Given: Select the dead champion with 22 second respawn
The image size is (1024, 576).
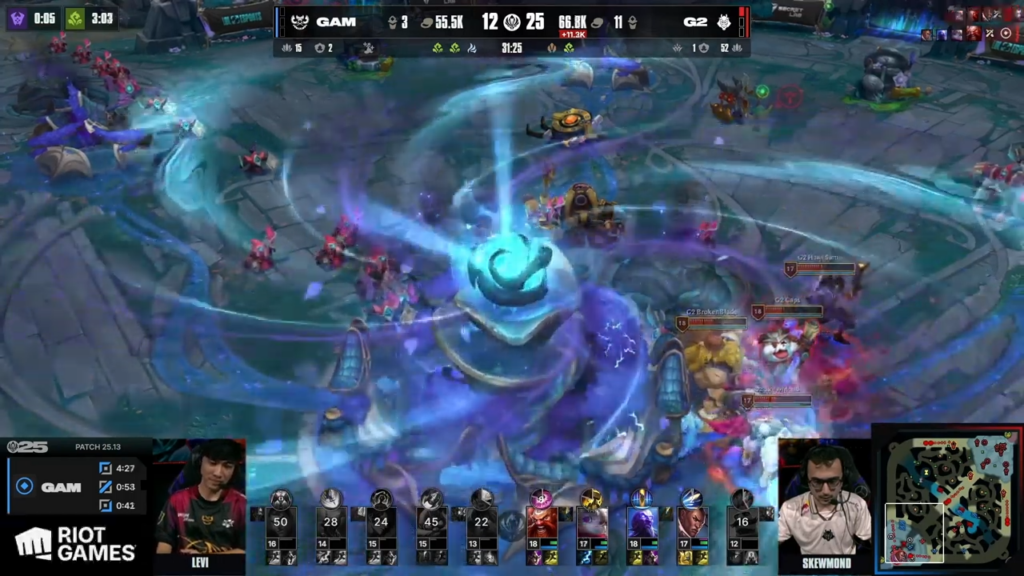Looking at the screenshot, I should click(481, 522).
